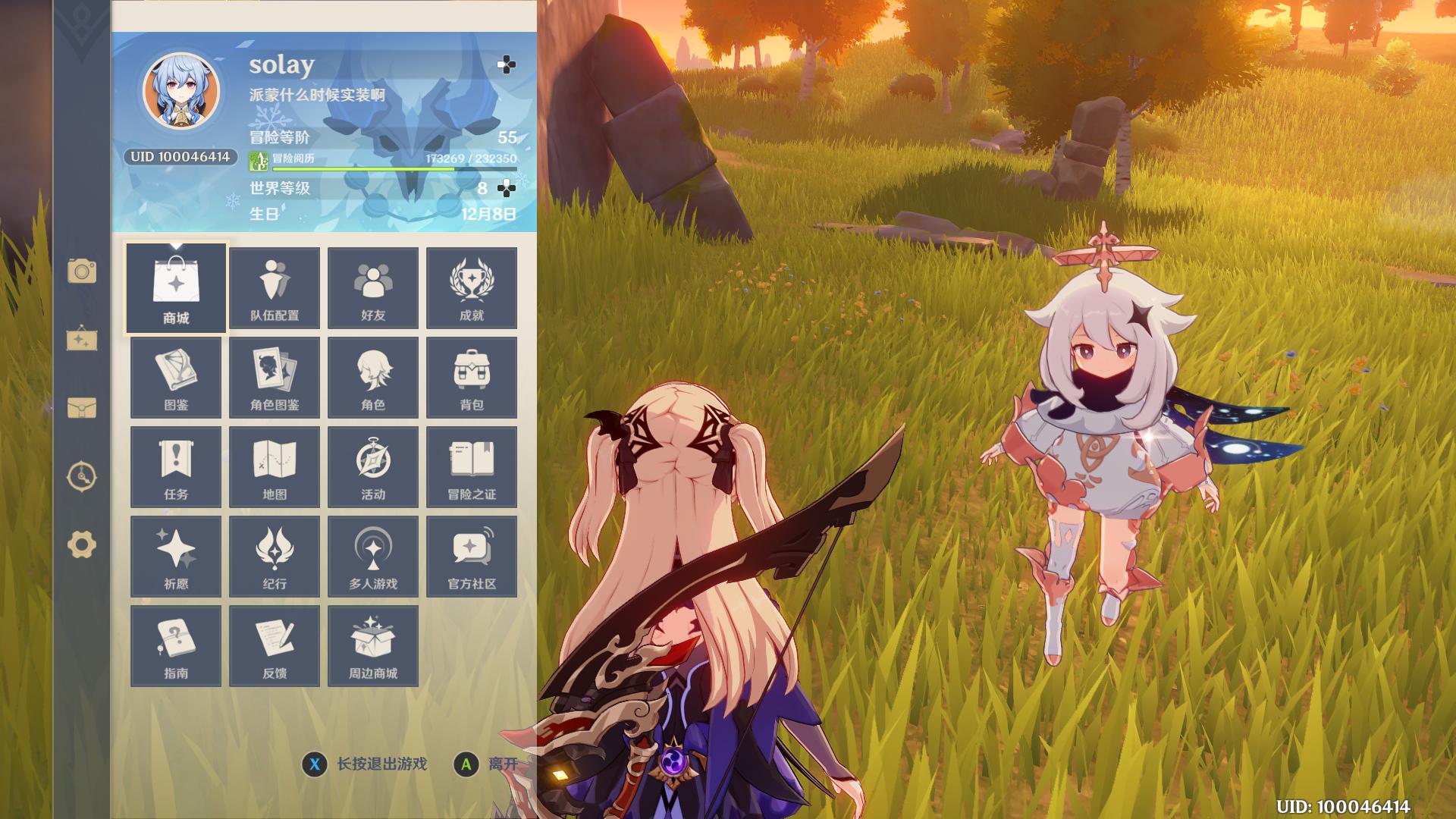Click the camera icon in sidebar
The height and width of the screenshot is (819, 1456).
82,271
